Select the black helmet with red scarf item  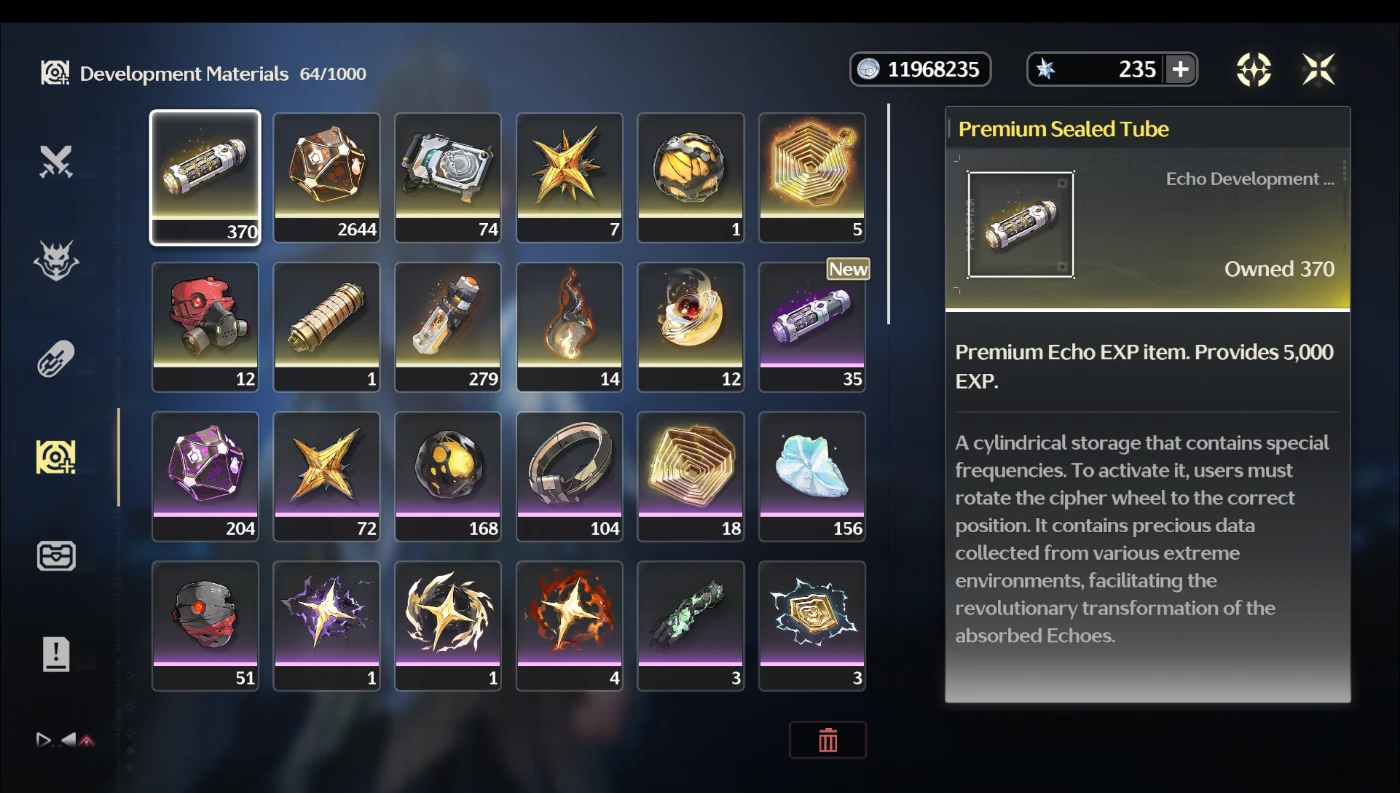click(x=205, y=625)
